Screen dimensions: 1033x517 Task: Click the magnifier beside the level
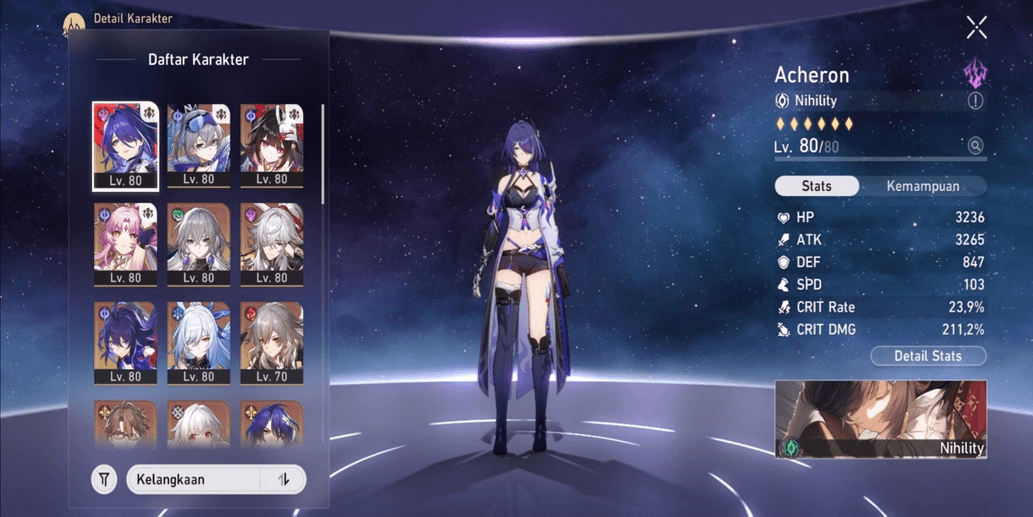coord(975,146)
